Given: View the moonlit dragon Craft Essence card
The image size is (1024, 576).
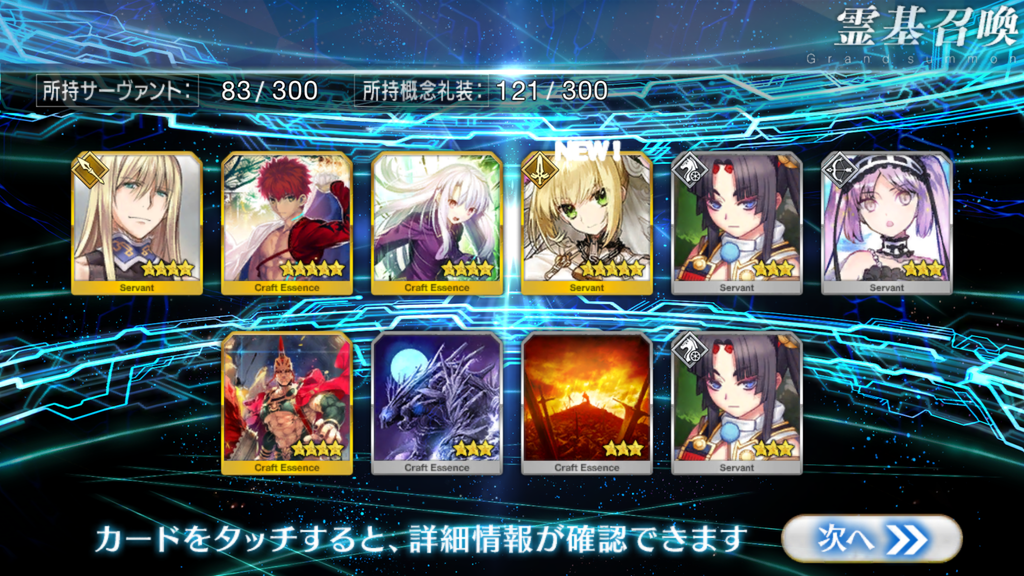Looking at the screenshot, I should [437, 403].
